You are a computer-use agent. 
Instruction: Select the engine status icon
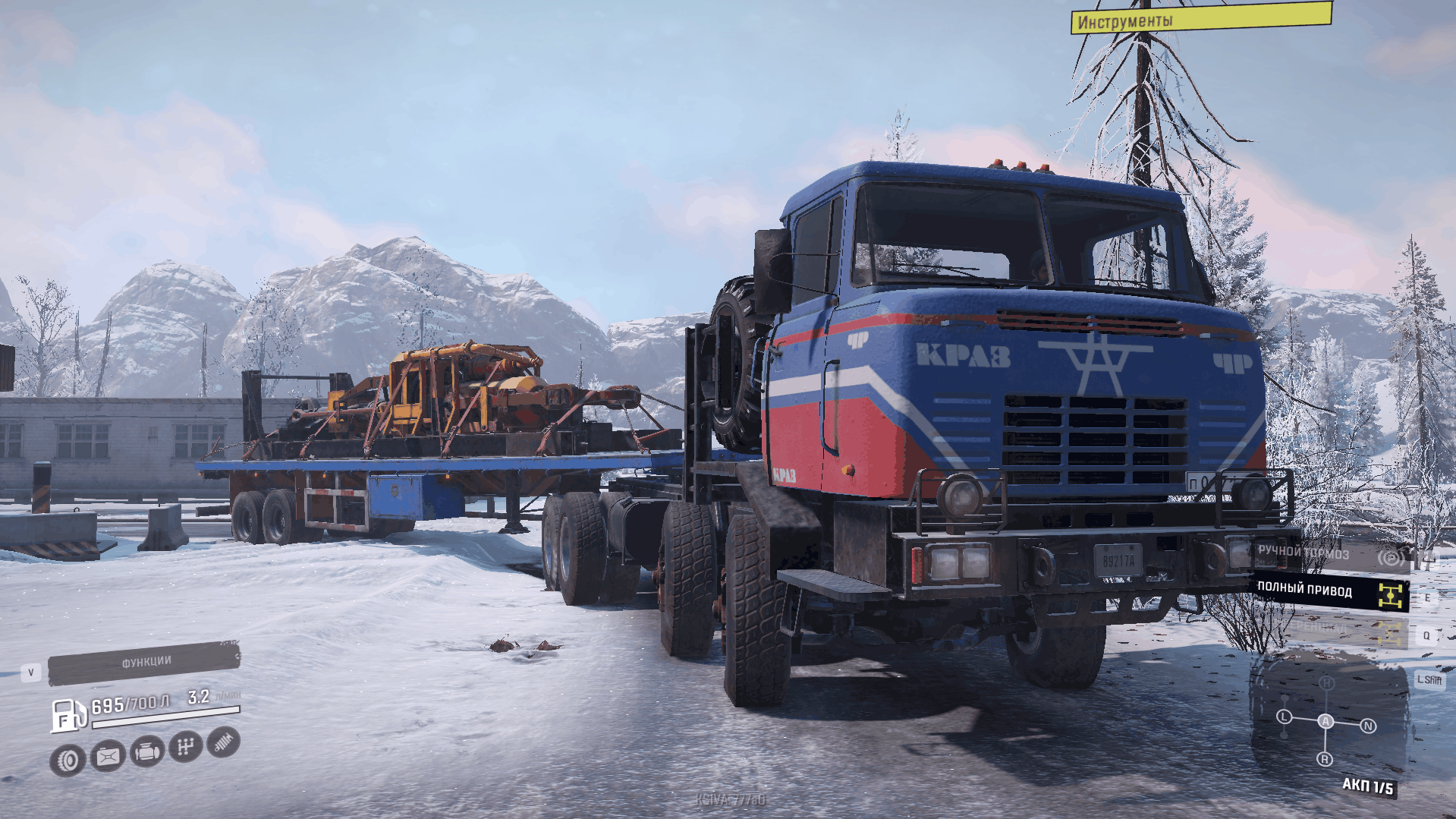point(146,751)
